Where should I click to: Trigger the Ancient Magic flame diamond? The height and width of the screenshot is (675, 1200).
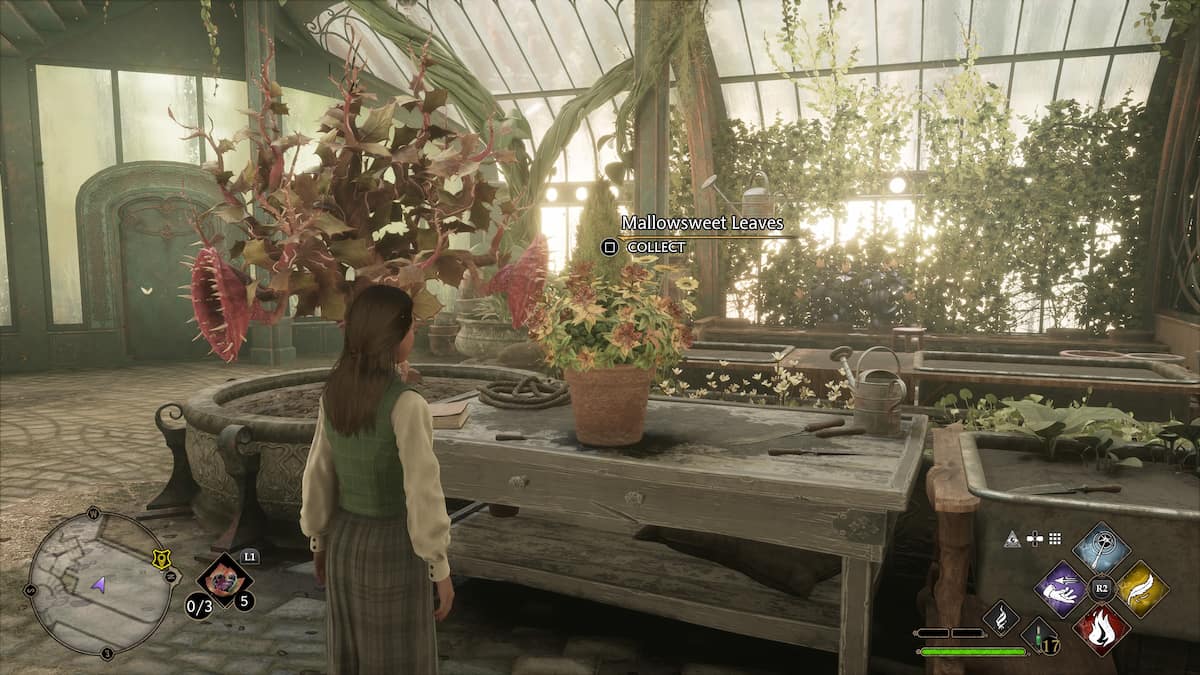1000,618
